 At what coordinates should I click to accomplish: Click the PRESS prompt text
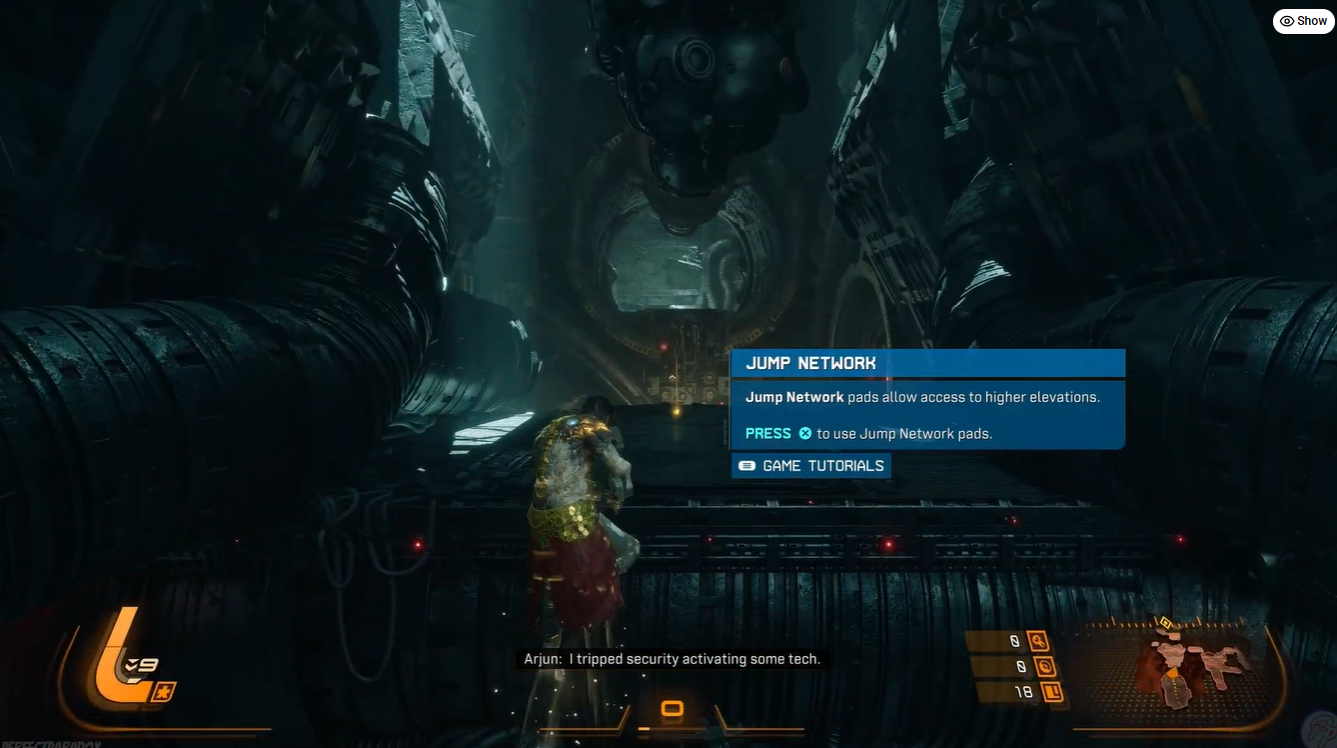click(x=766, y=432)
